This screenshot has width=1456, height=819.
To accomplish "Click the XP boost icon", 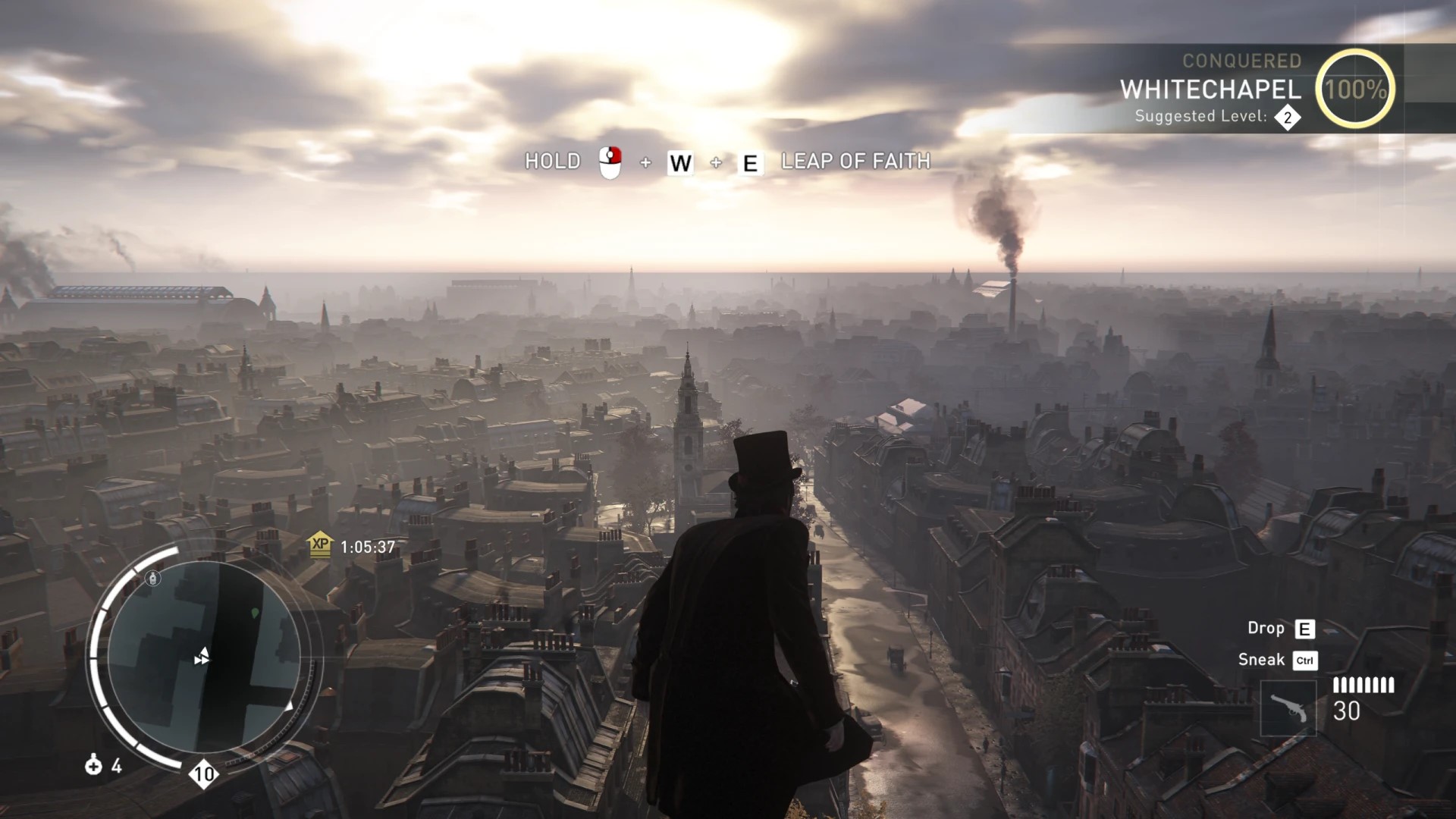I will tap(320, 544).
